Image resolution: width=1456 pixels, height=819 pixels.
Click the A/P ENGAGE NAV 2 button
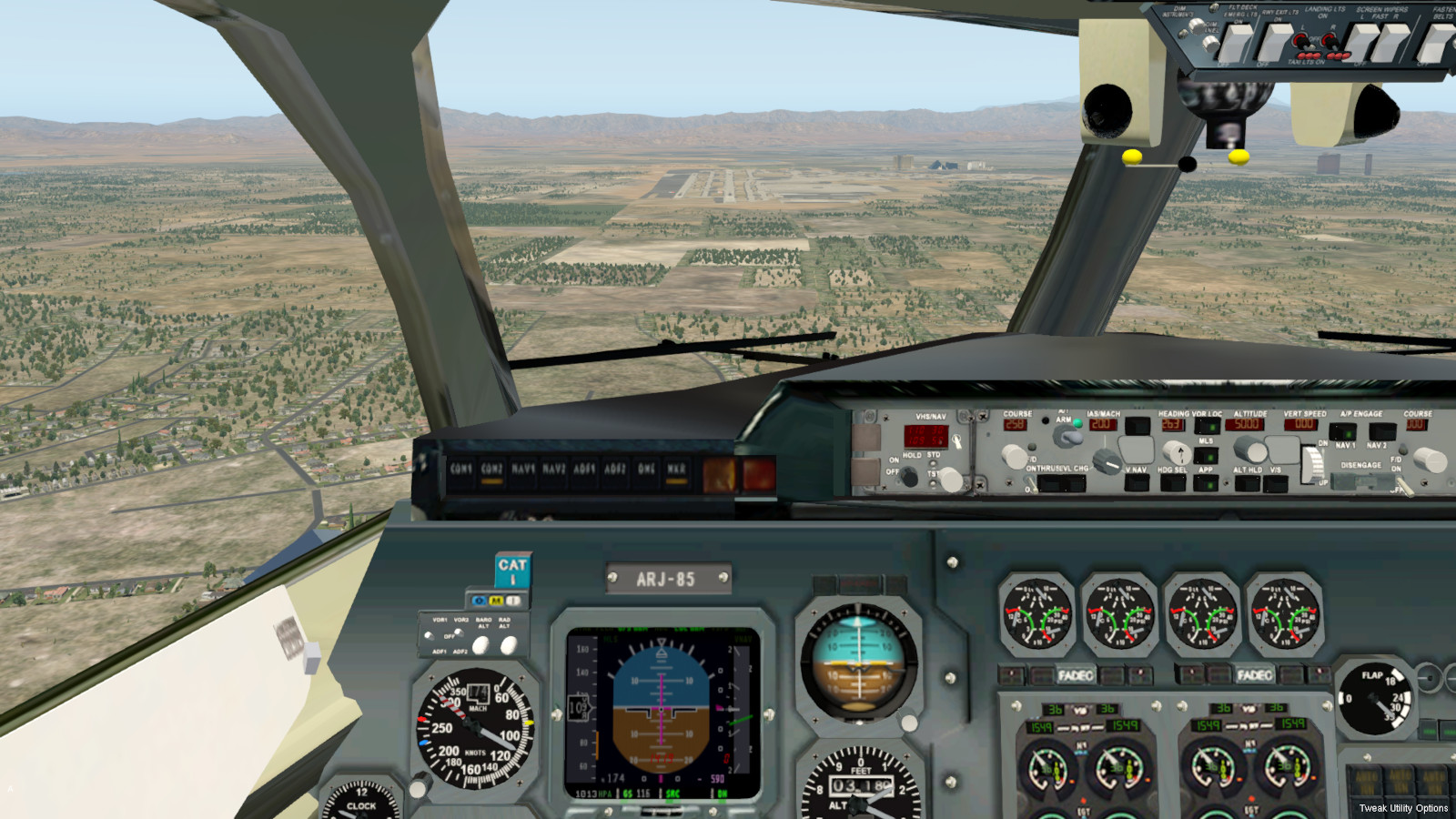[x=1380, y=431]
